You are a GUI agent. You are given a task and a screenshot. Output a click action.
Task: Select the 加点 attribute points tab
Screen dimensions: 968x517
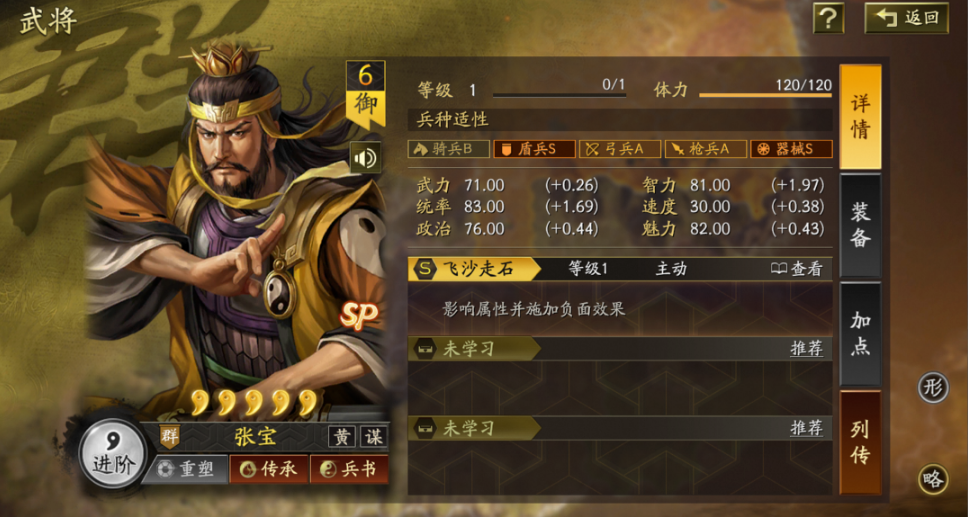pyautogui.click(x=860, y=333)
